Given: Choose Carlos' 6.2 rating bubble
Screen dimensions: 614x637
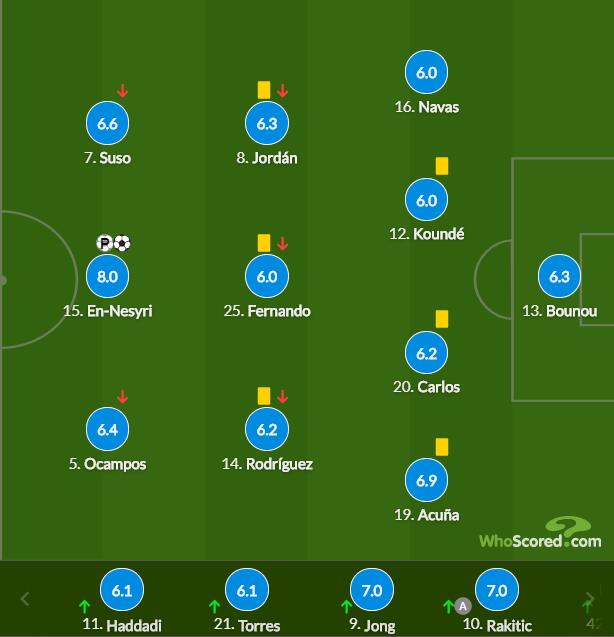Looking at the screenshot, I should (426, 353).
